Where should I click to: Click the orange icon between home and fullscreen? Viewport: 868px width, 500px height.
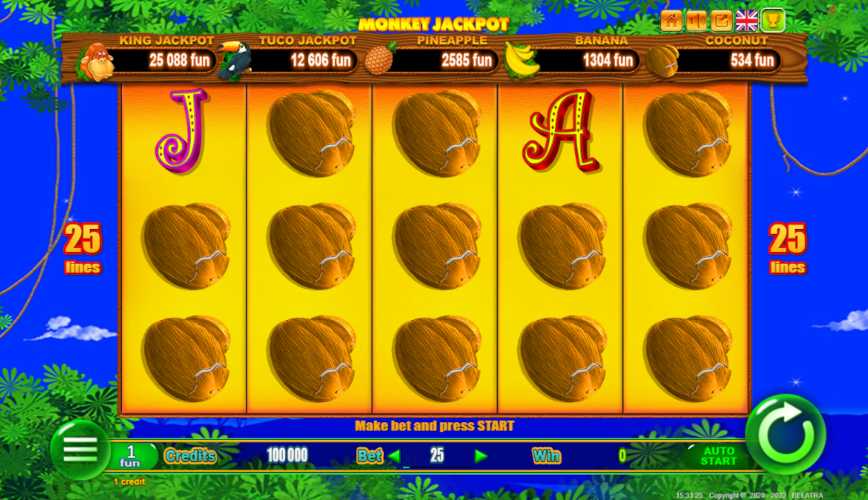pos(697,20)
